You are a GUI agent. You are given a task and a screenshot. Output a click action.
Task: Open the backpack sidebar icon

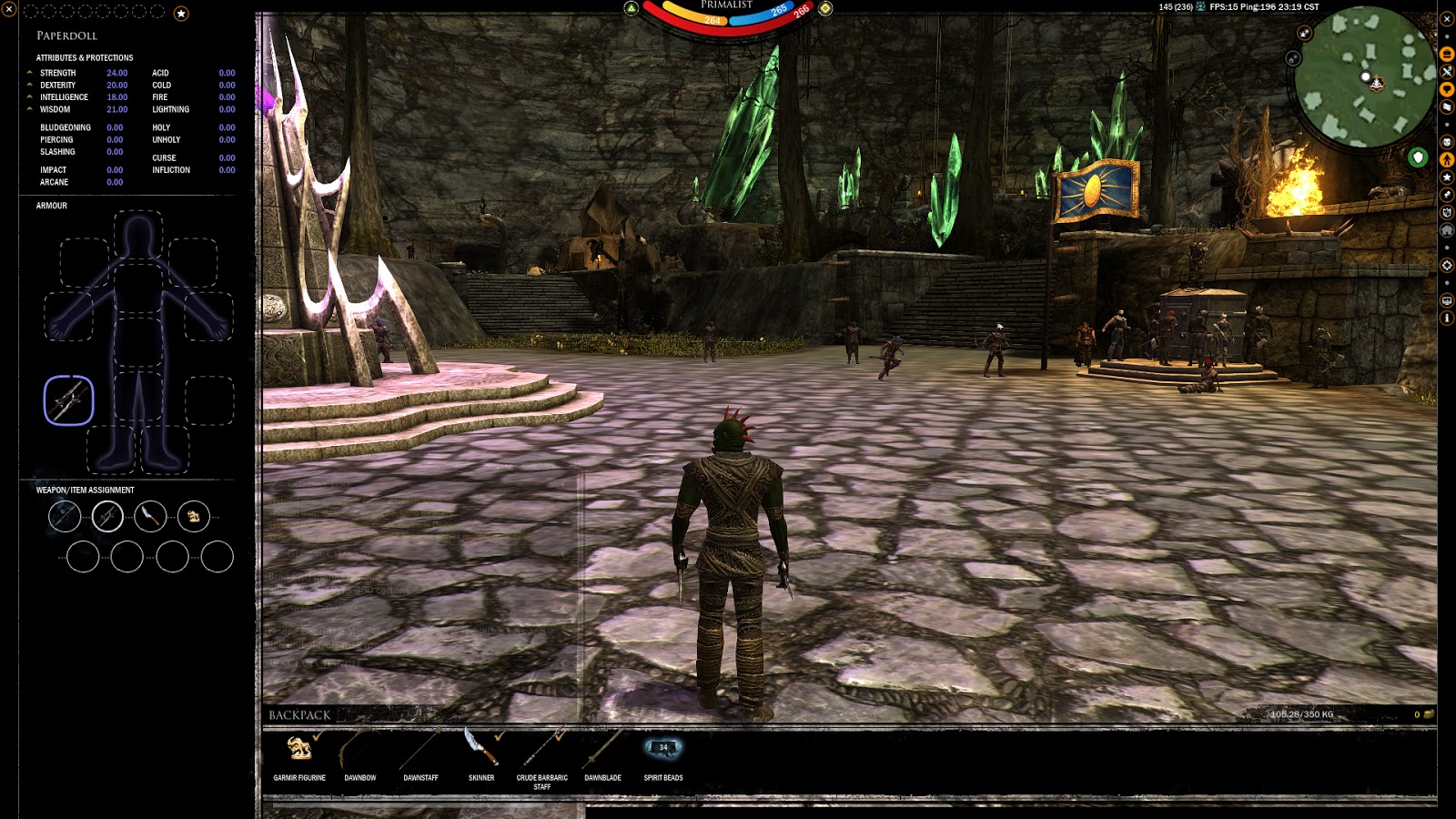coord(1447,55)
